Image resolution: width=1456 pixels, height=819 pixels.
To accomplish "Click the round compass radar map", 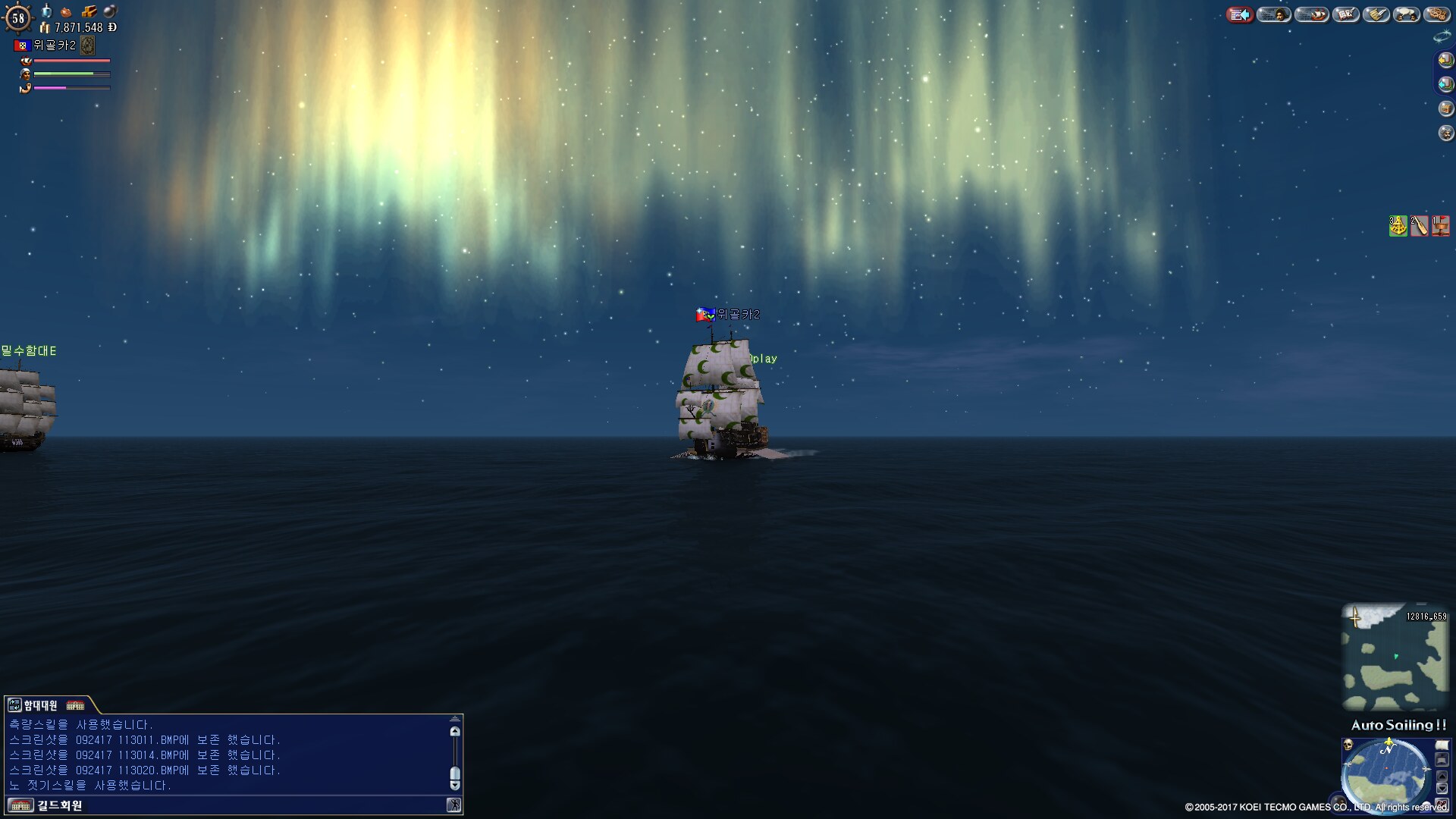I will pyautogui.click(x=1386, y=773).
